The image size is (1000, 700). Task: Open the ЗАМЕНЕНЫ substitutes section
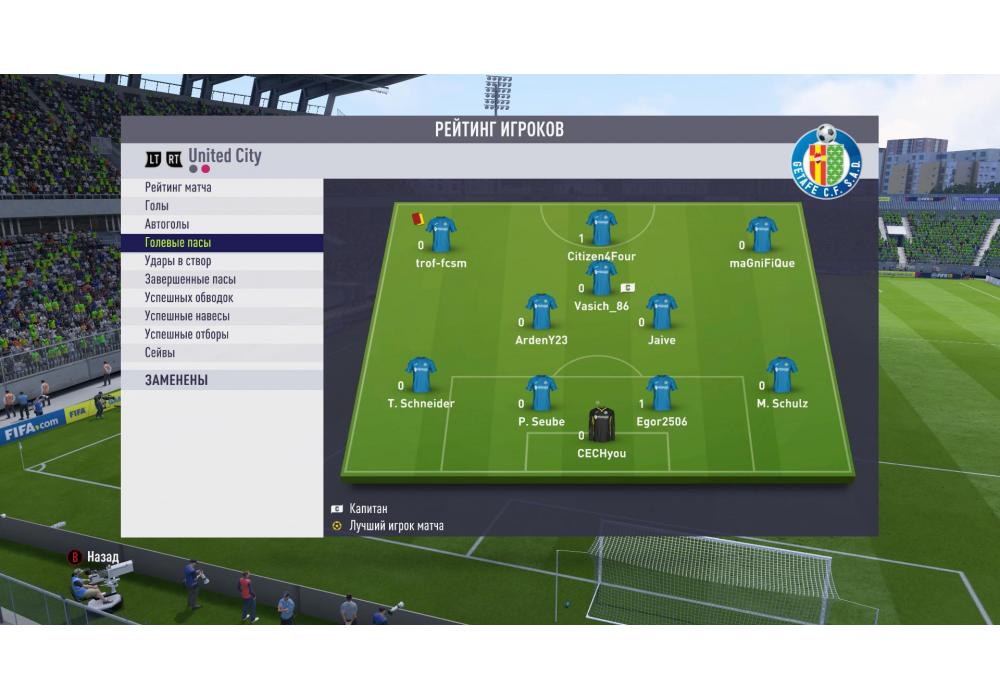[x=176, y=381]
